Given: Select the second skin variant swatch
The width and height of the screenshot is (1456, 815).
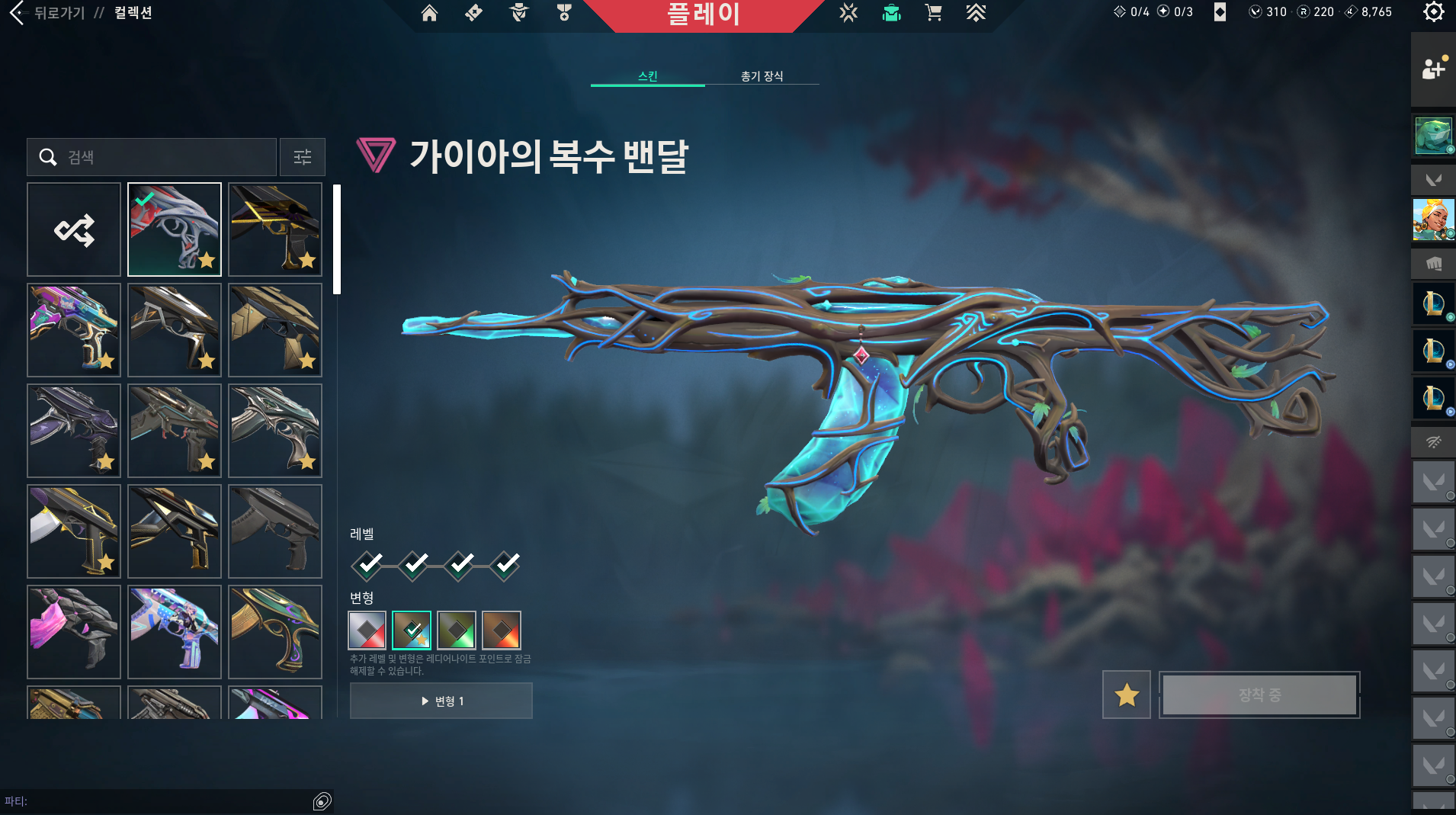Looking at the screenshot, I should click(x=412, y=630).
